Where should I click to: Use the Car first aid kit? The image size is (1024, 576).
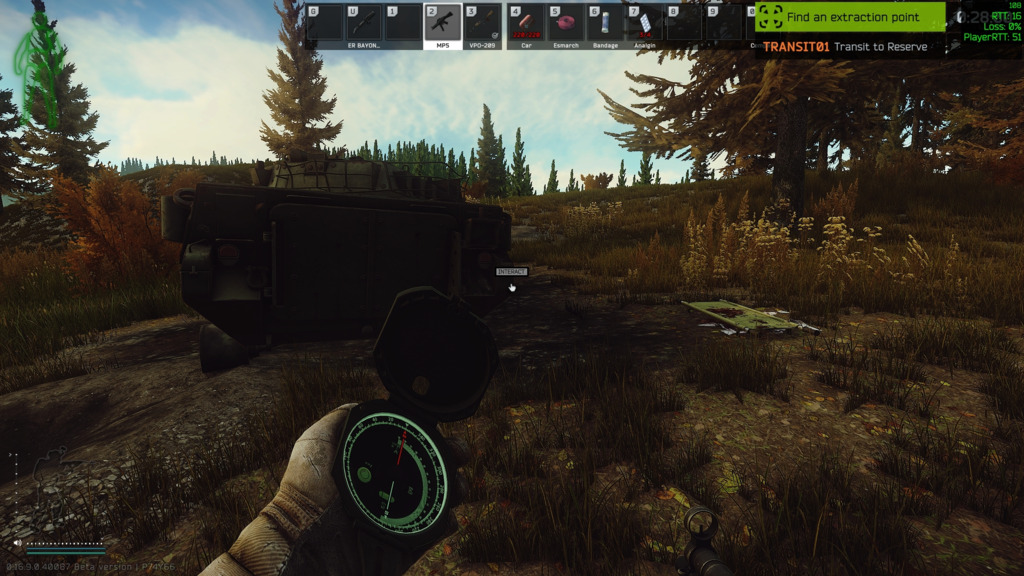coord(525,24)
